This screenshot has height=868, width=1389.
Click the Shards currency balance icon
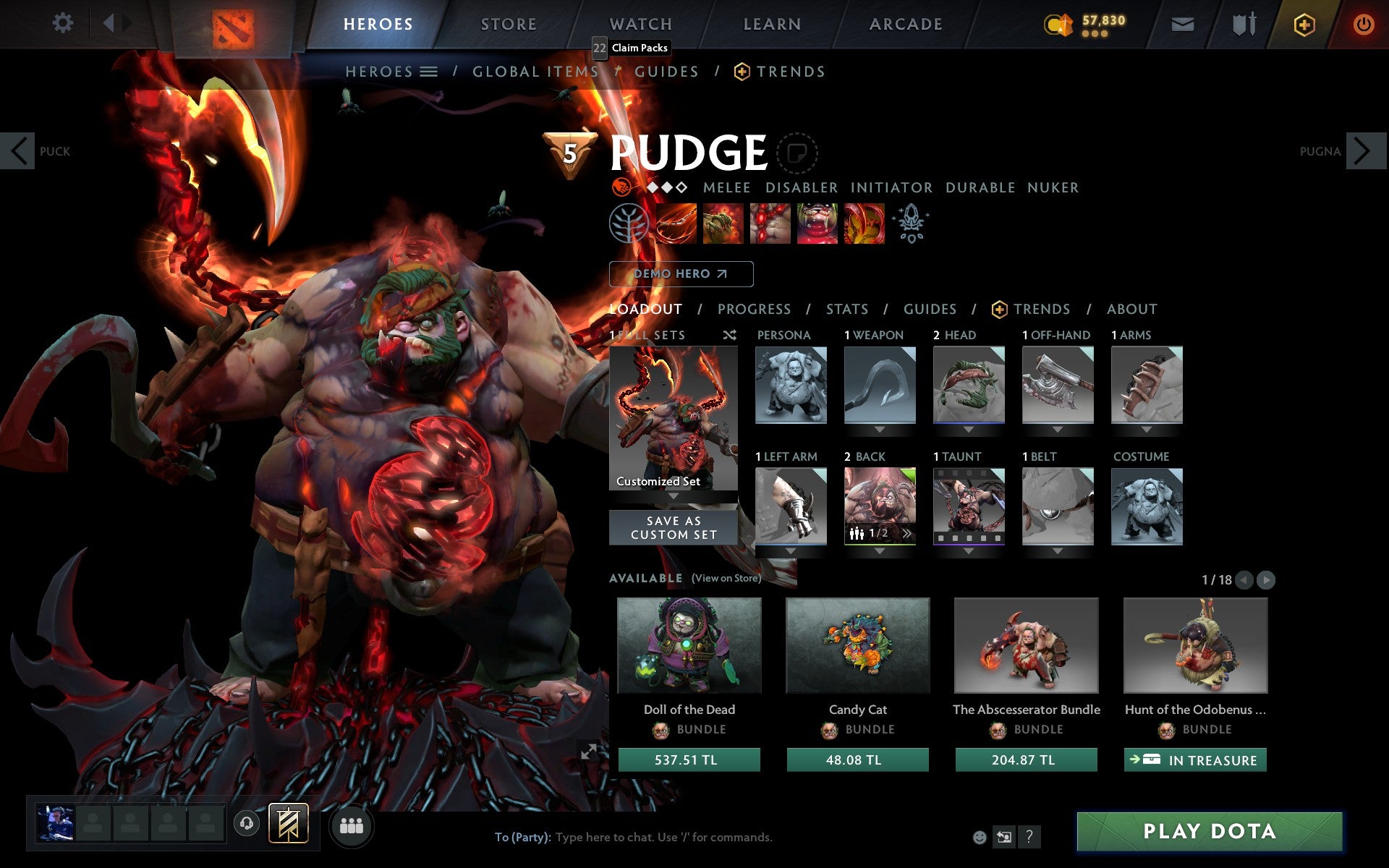click(x=1057, y=22)
